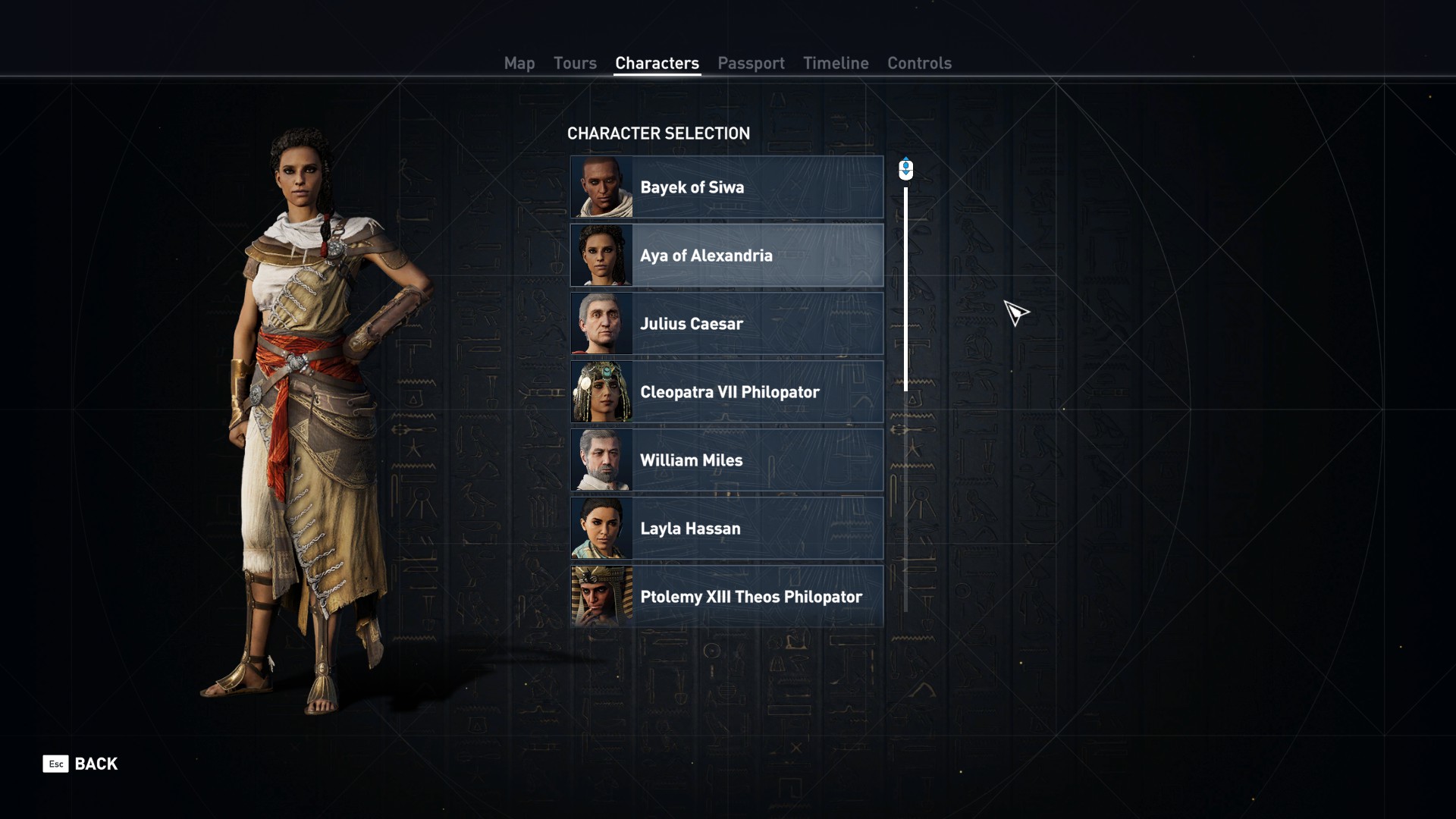
Task: Pick Layla Hassan from character list
Action: 726,529
